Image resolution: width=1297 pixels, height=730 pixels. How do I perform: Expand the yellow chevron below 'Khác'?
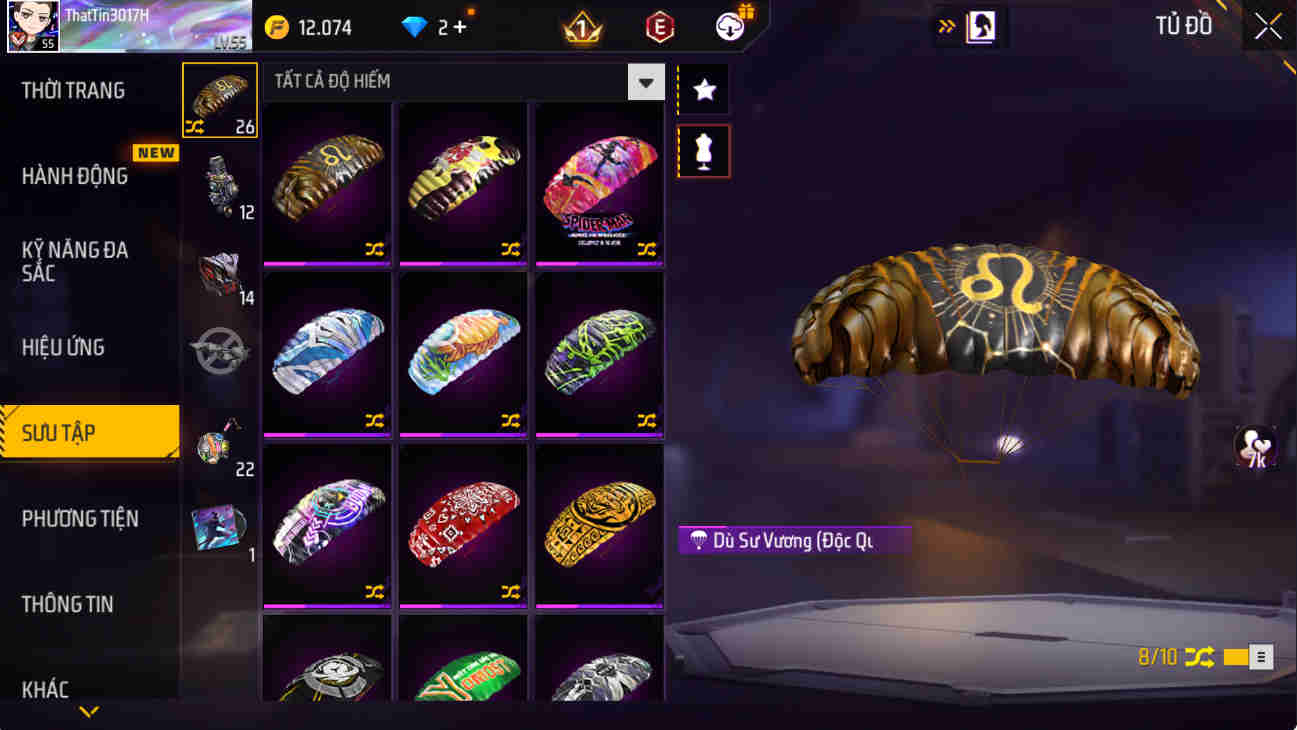tap(90, 711)
